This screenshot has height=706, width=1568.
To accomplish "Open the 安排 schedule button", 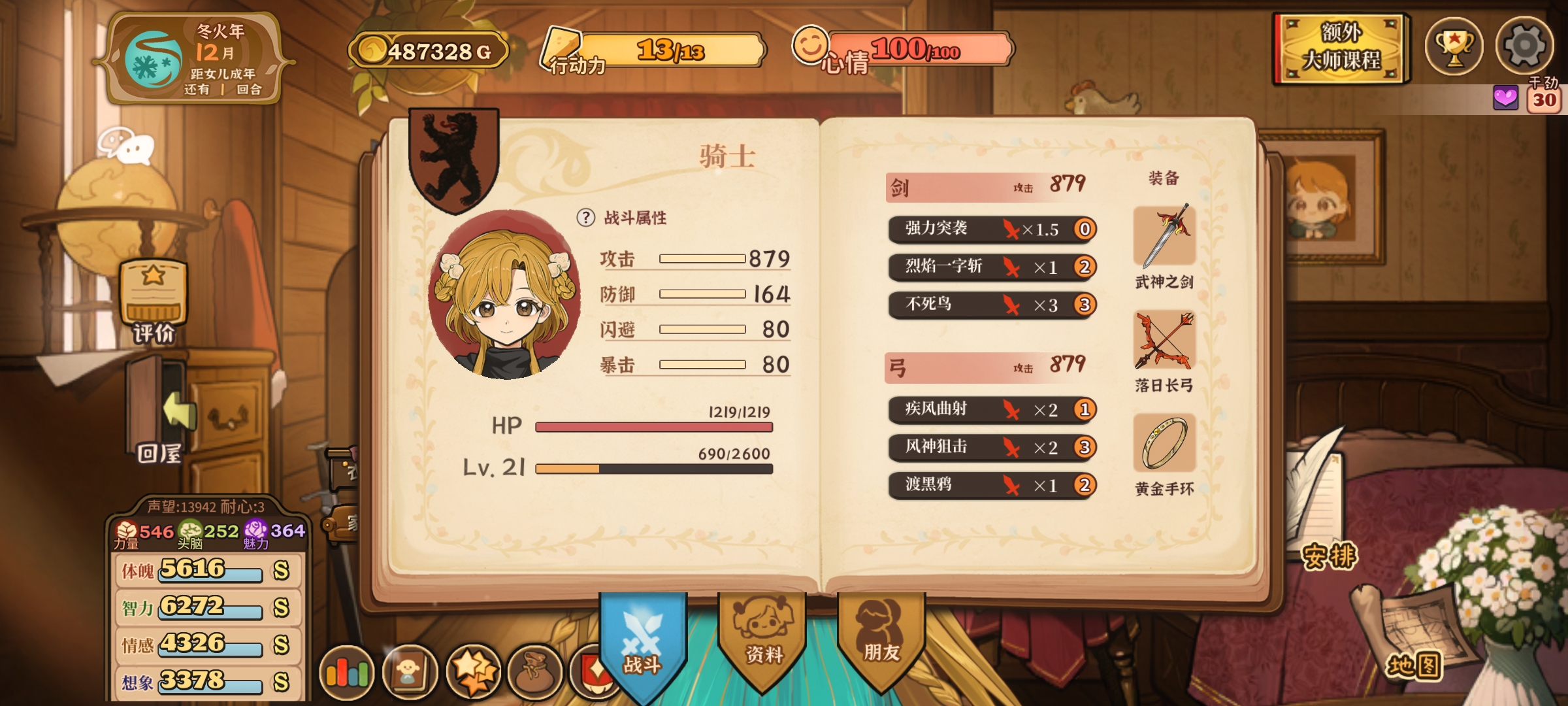I will coord(1330,556).
